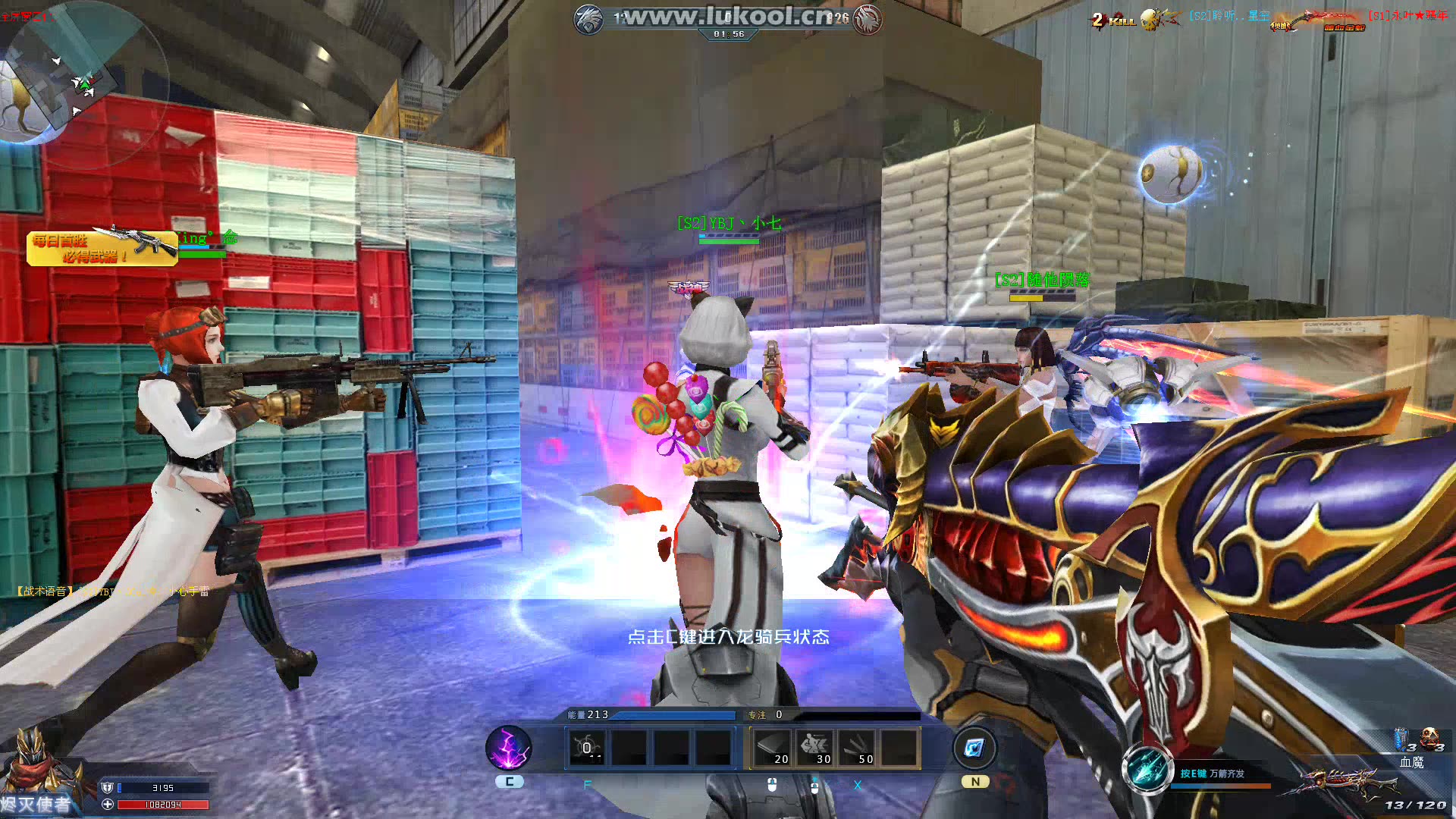Activate the 万箭齐发 arrow volley skill
Viewport: 1456px width, 819px height.
[1147, 769]
